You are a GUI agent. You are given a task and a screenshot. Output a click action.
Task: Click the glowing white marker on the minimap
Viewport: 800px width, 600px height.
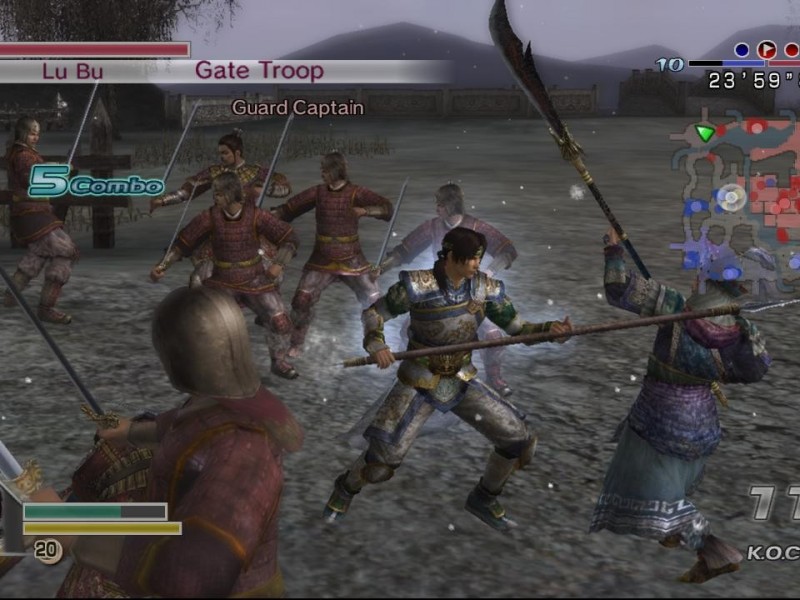coord(732,197)
